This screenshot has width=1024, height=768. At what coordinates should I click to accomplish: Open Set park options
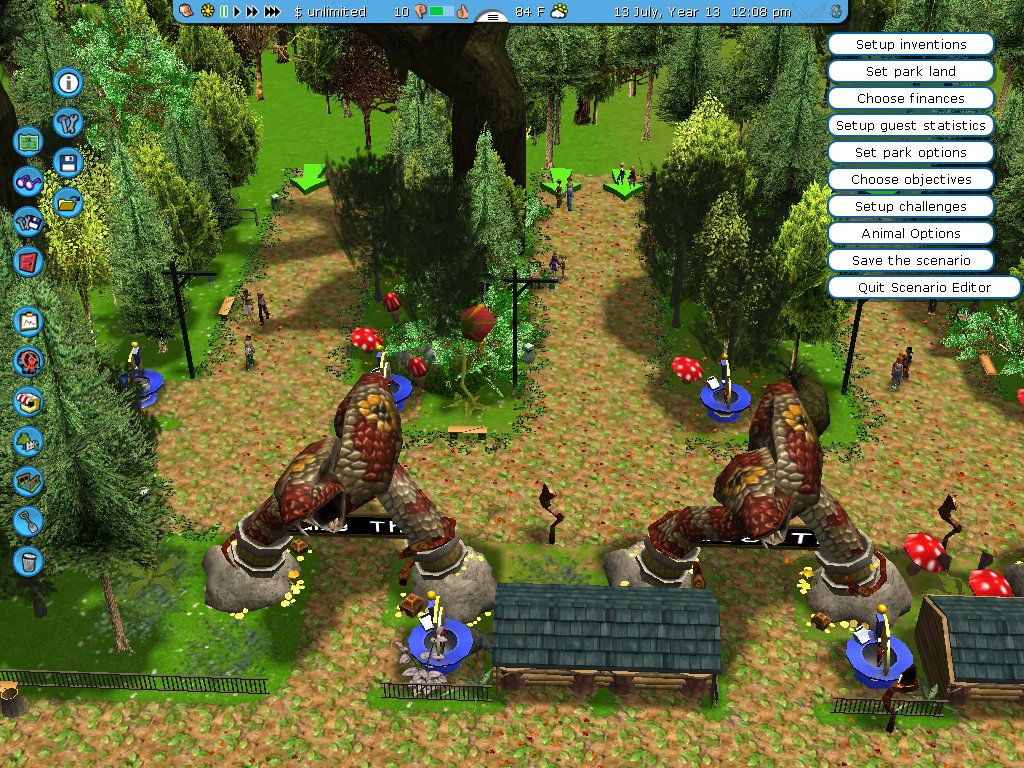(x=910, y=153)
